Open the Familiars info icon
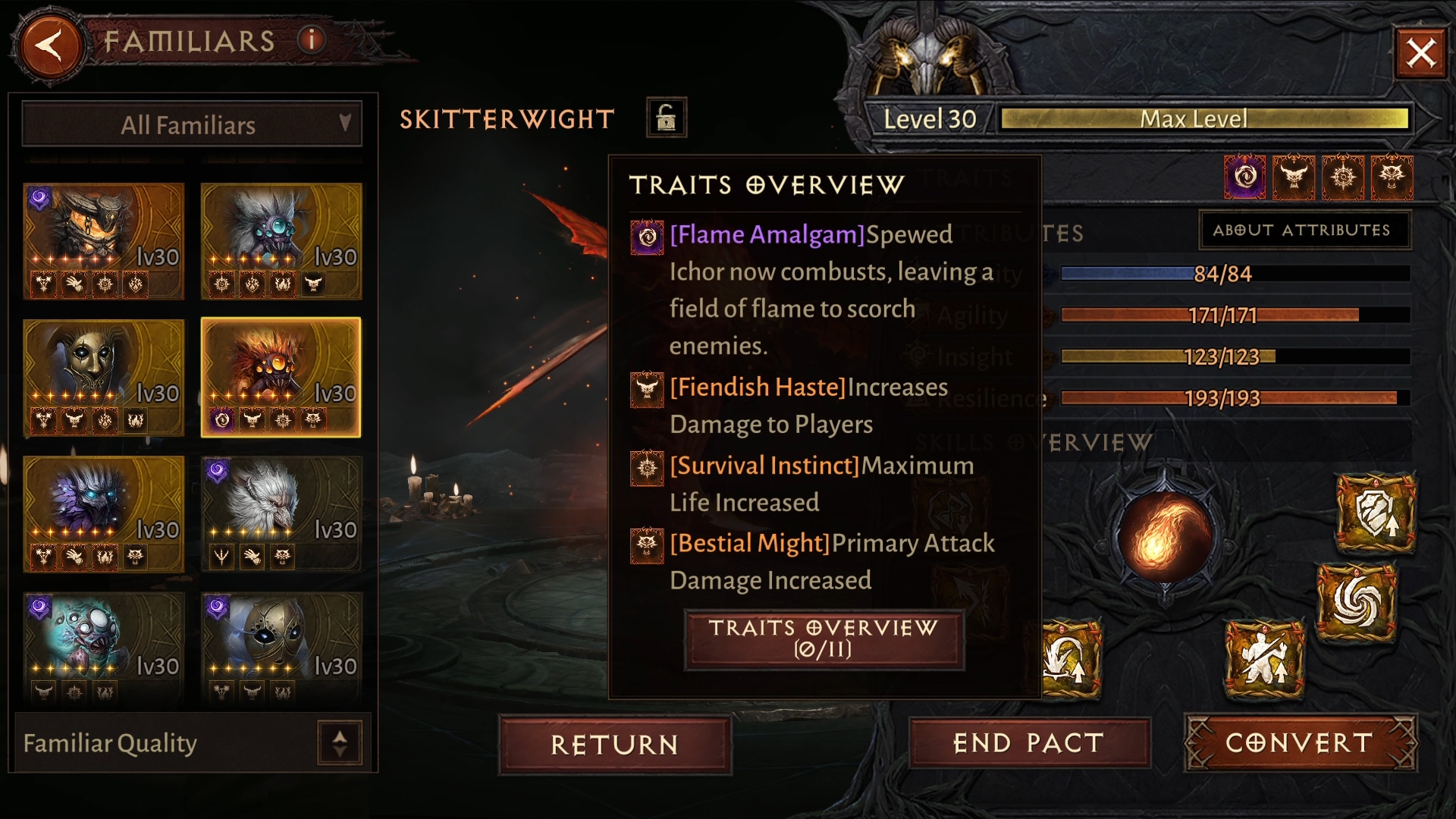Screen dimensions: 1456x819 pyautogui.click(x=311, y=39)
